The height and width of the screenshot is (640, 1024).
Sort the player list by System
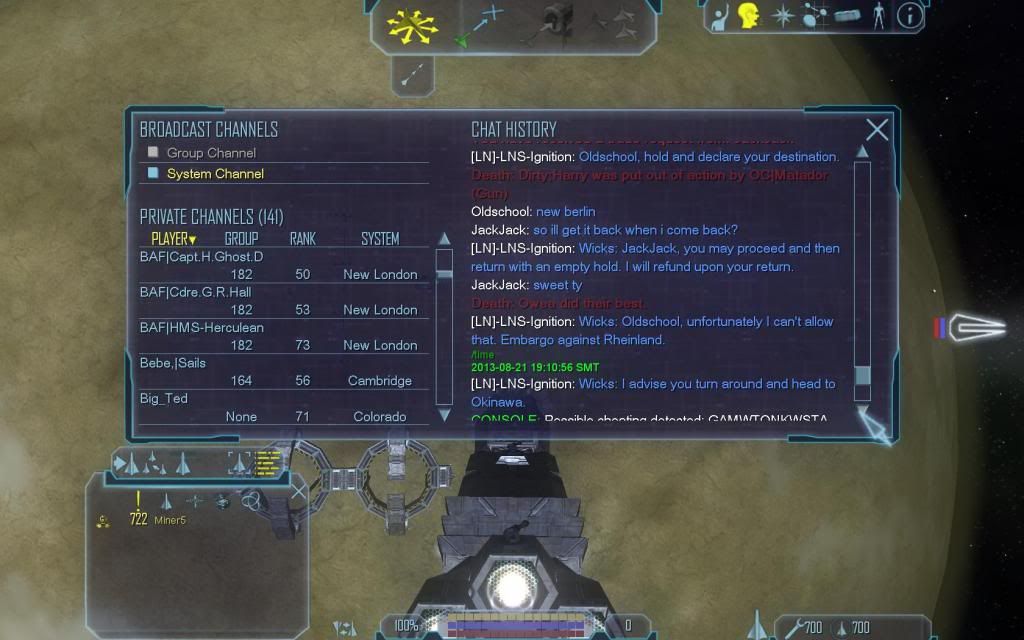pyautogui.click(x=380, y=239)
